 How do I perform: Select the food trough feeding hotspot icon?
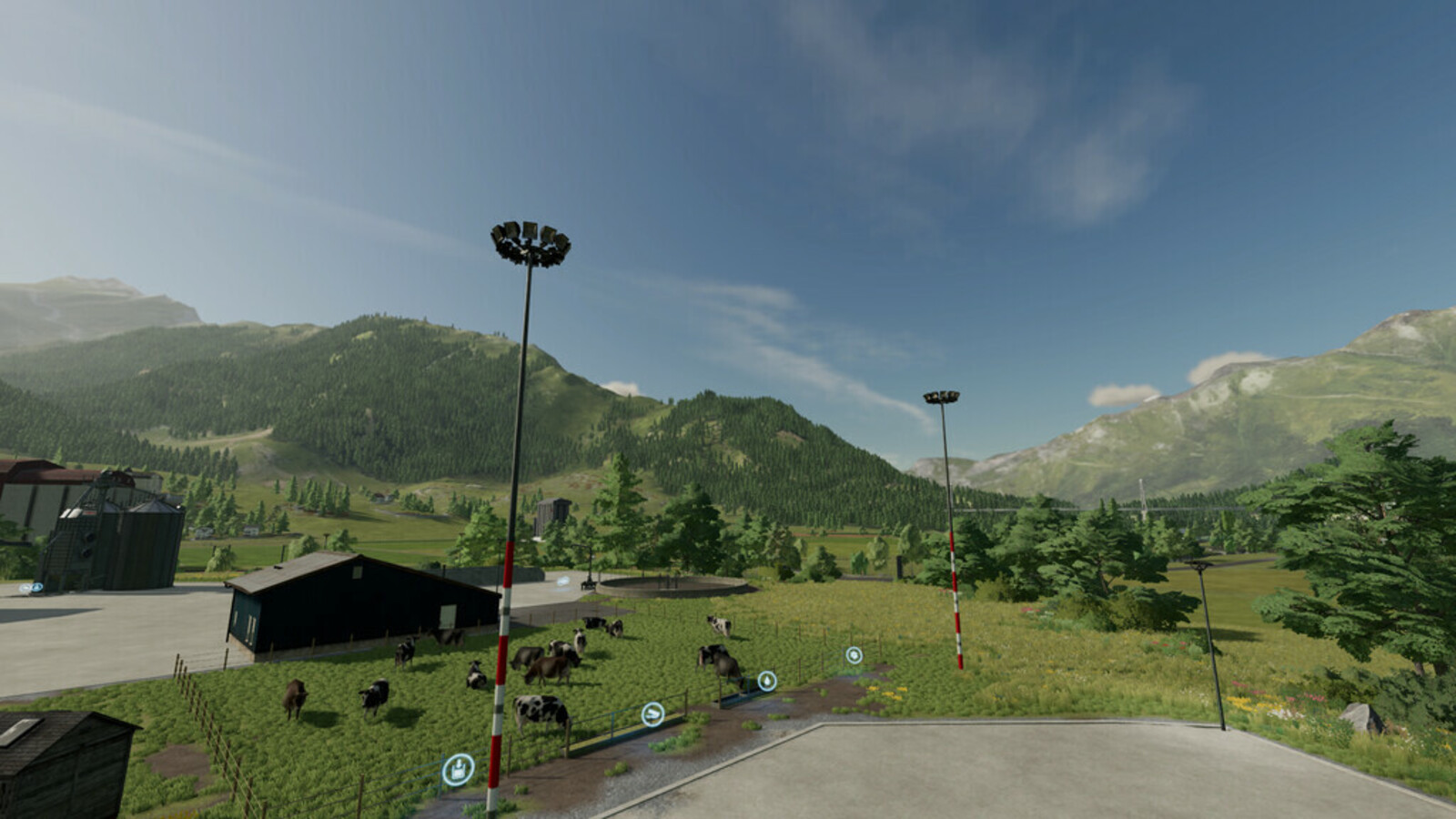pyautogui.click(x=653, y=713)
